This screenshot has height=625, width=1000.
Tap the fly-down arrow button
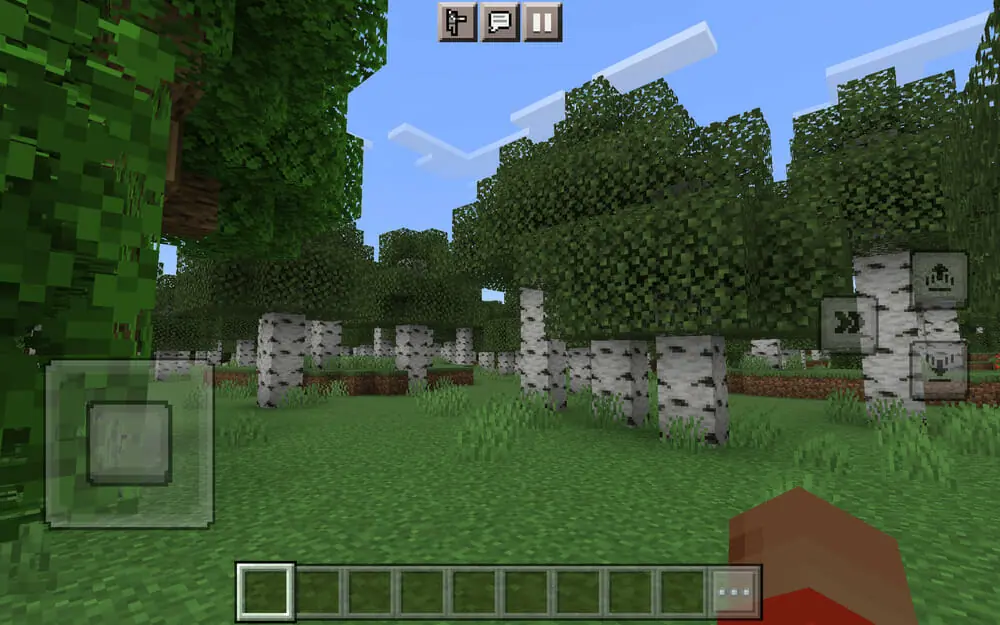click(x=939, y=370)
